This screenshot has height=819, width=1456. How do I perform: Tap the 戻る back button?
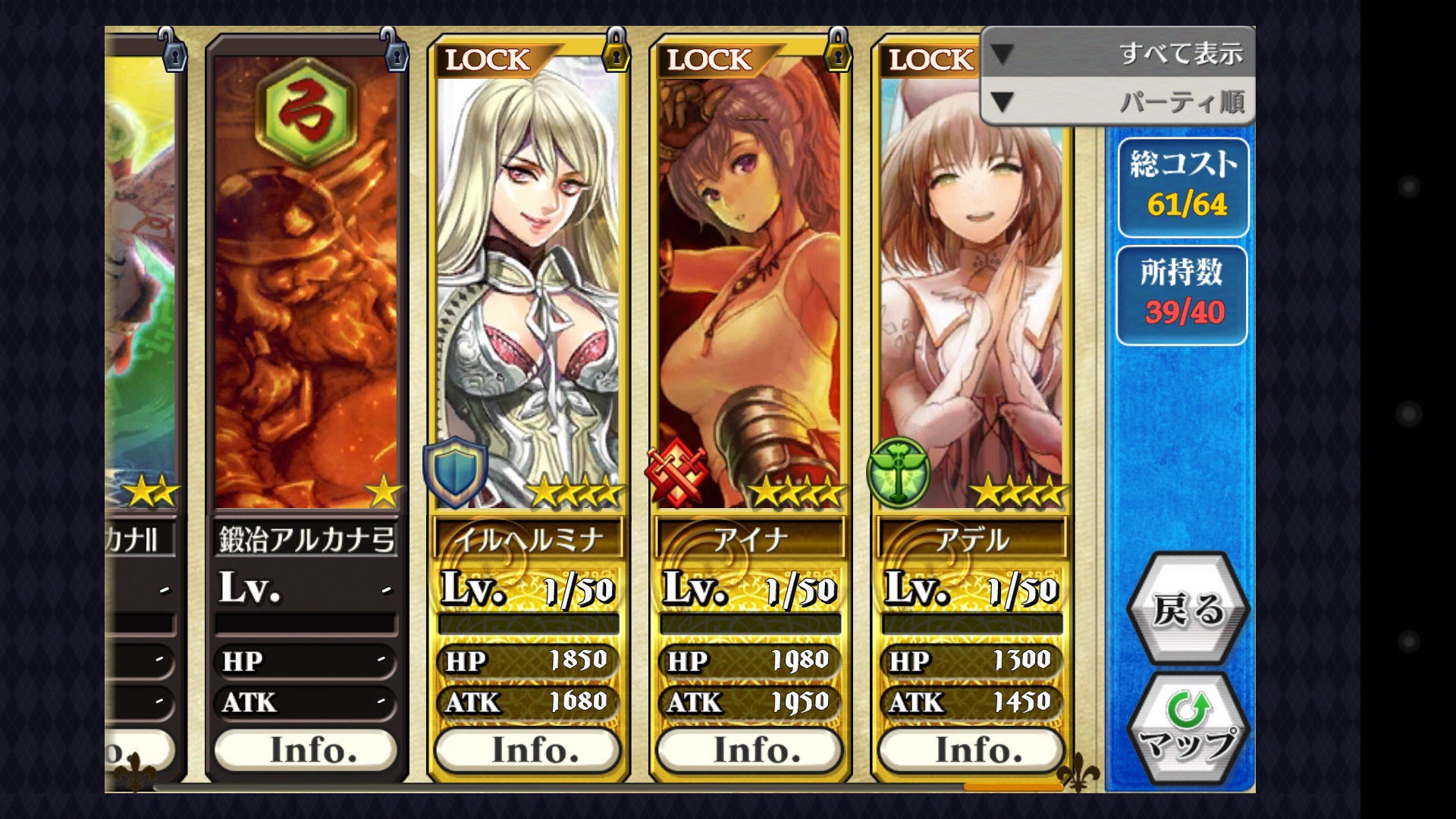pyautogui.click(x=1188, y=609)
